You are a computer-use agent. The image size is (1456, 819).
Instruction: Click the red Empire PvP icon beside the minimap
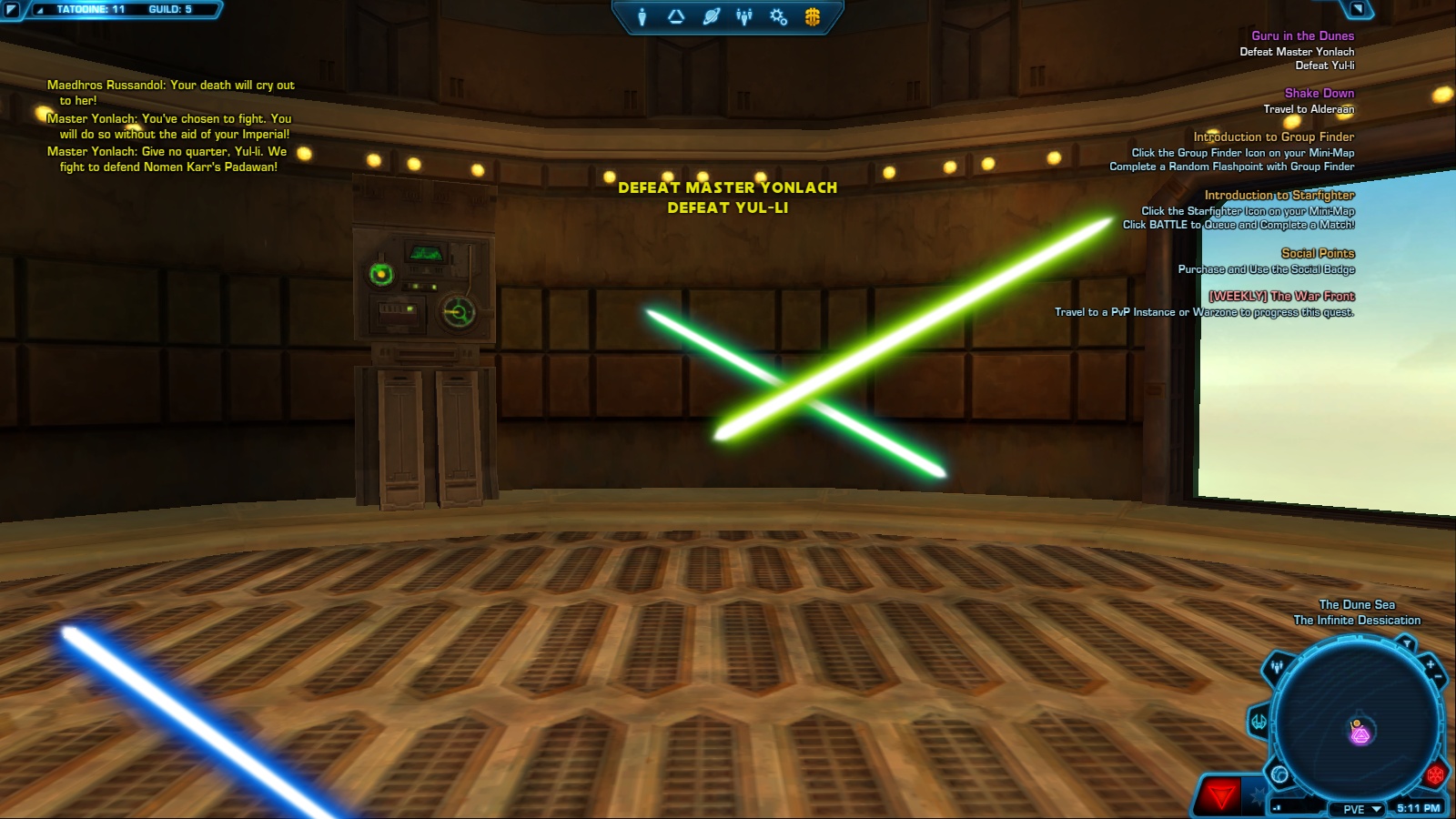coord(1437,776)
